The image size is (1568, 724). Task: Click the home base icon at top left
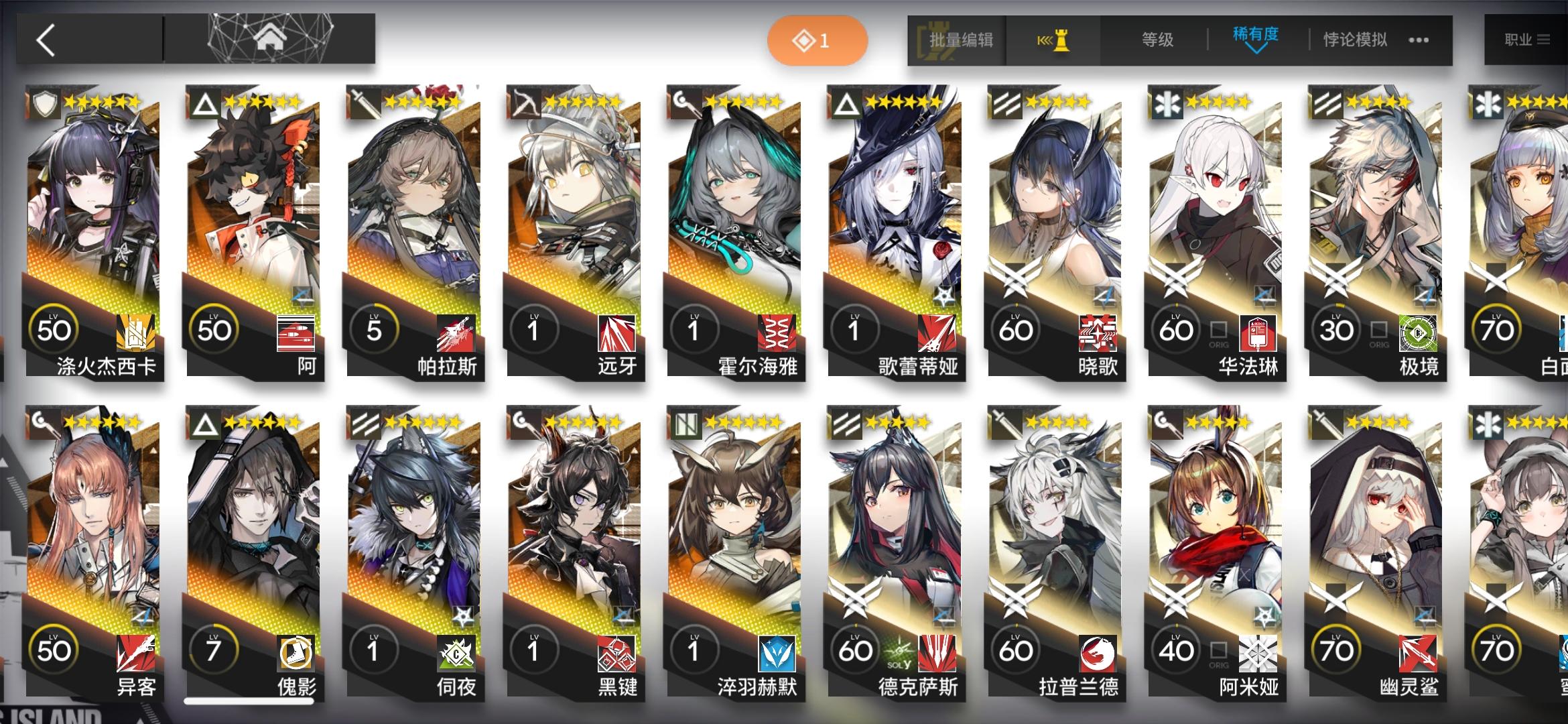click(271, 38)
